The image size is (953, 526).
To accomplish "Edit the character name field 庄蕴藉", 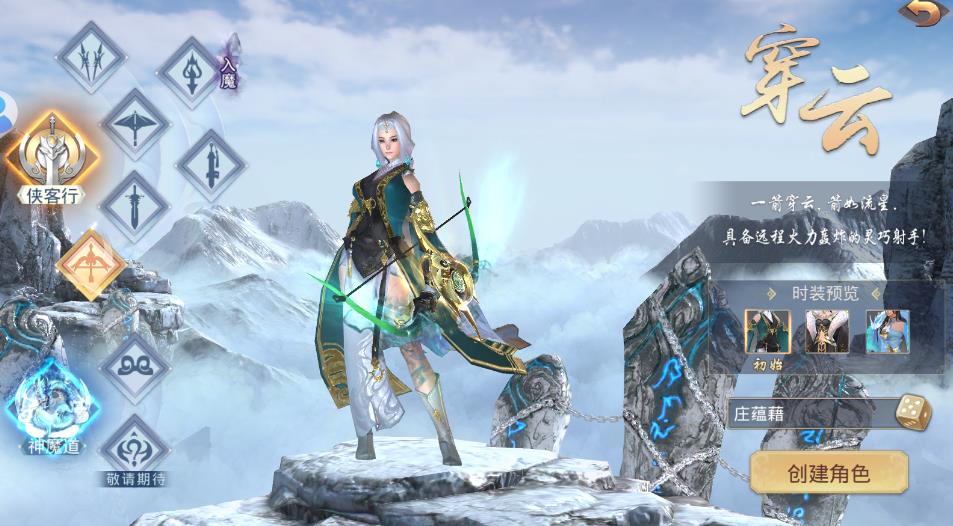I will point(808,413).
